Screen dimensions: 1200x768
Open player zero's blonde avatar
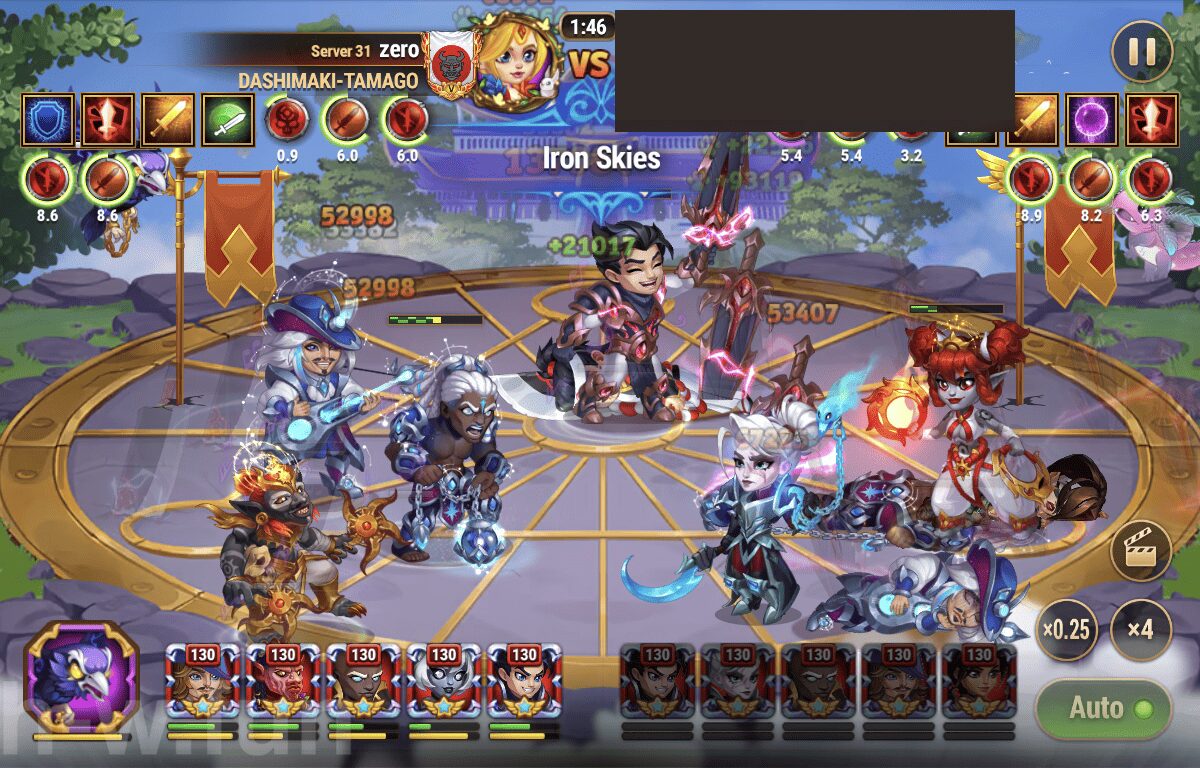coord(517,59)
